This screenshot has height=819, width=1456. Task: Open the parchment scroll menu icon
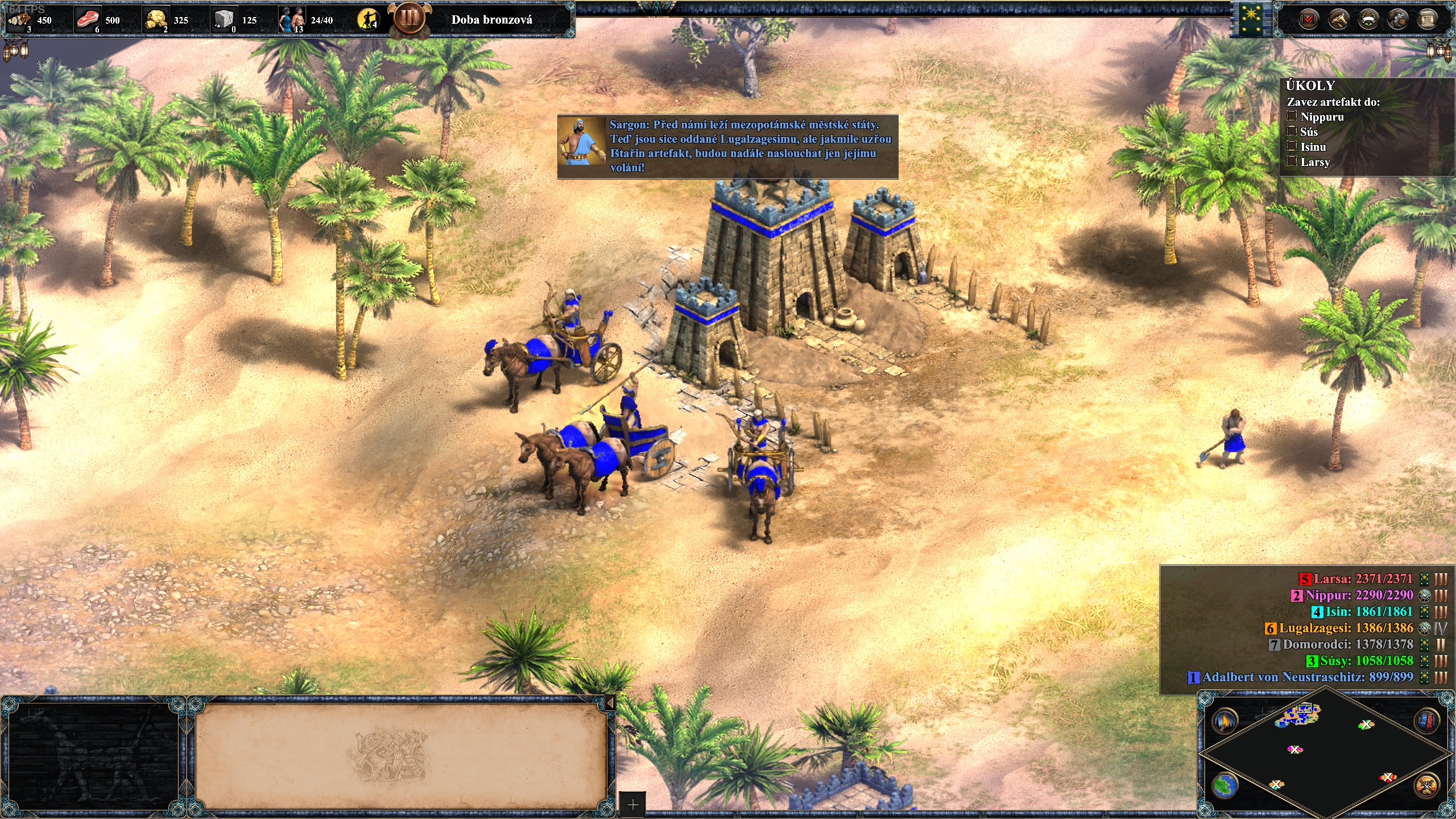coord(1427,20)
